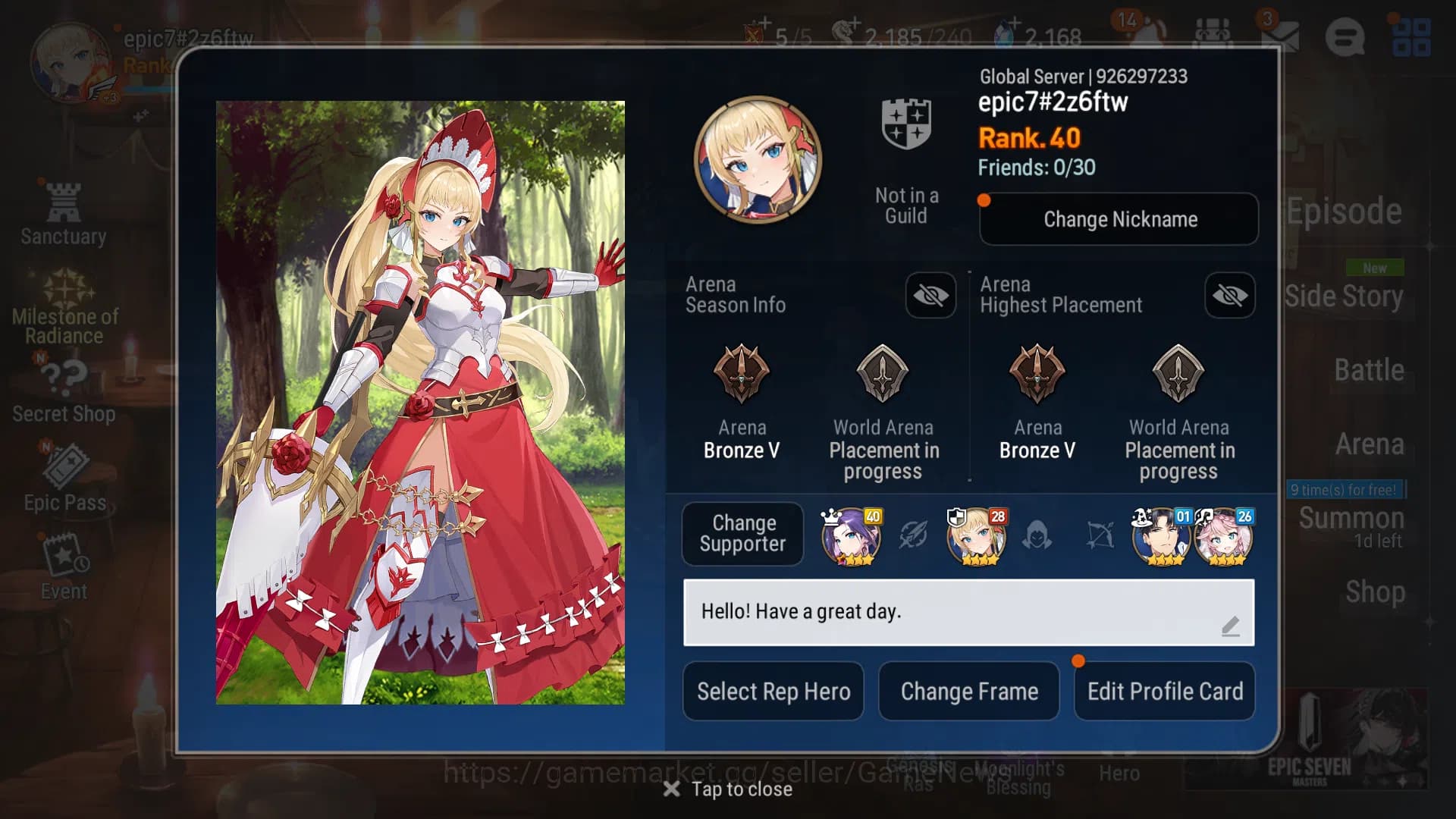Select the level 40 supporter hero portrait
The height and width of the screenshot is (819, 1456).
851,536
